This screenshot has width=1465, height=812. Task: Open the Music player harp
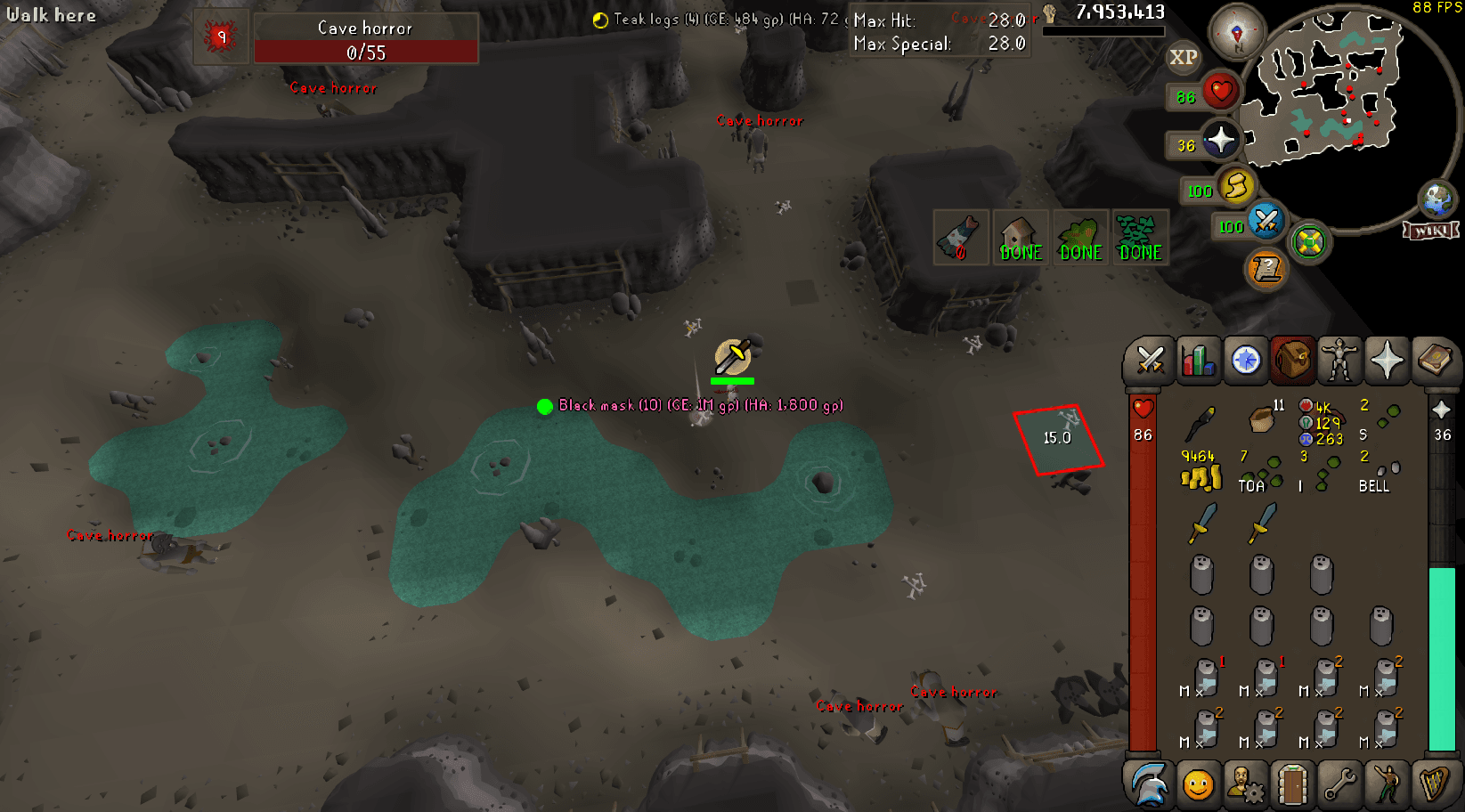pos(1437,784)
